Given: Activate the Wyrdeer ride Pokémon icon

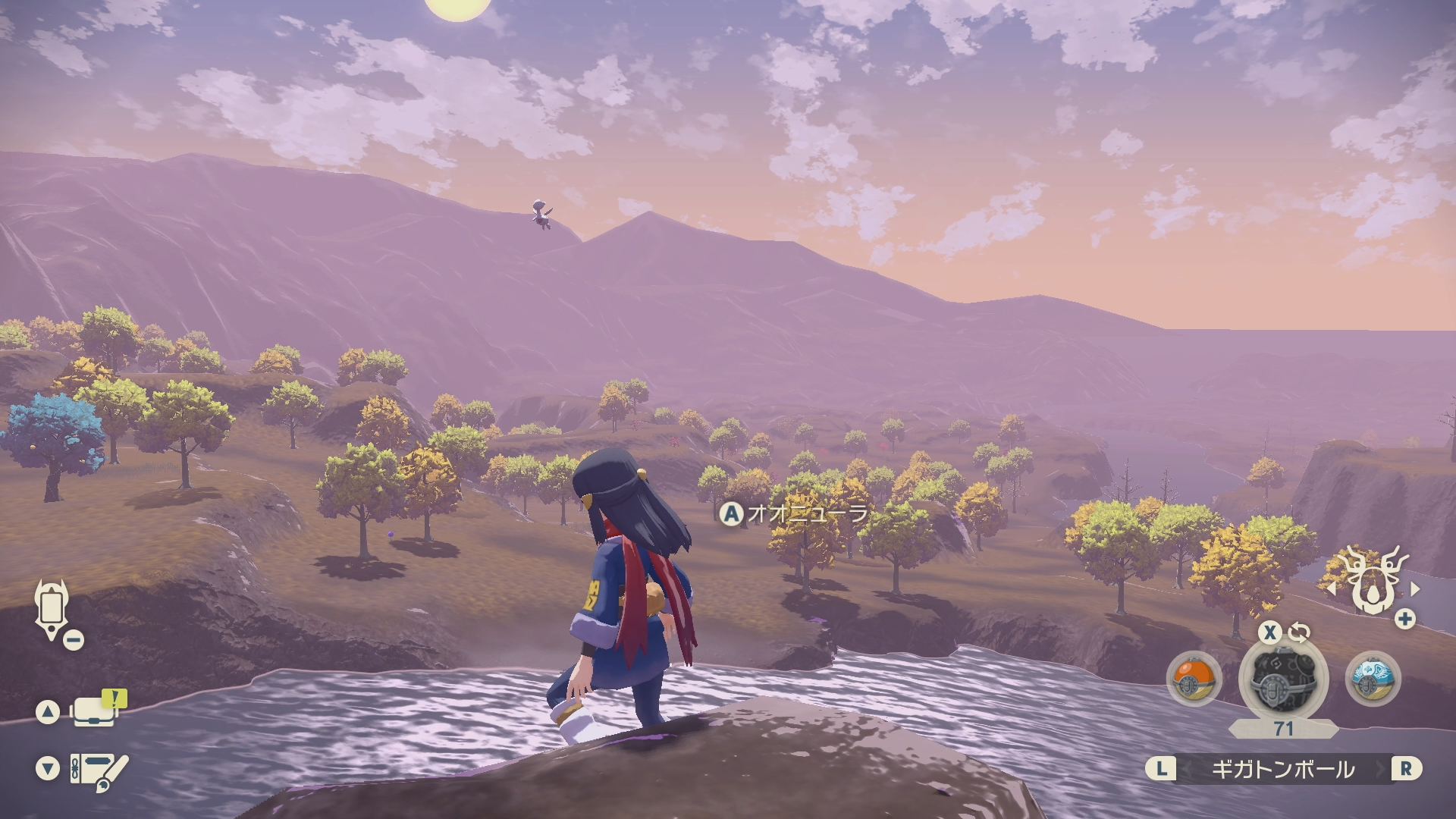Looking at the screenshot, I should click(x=1373, y=585).
